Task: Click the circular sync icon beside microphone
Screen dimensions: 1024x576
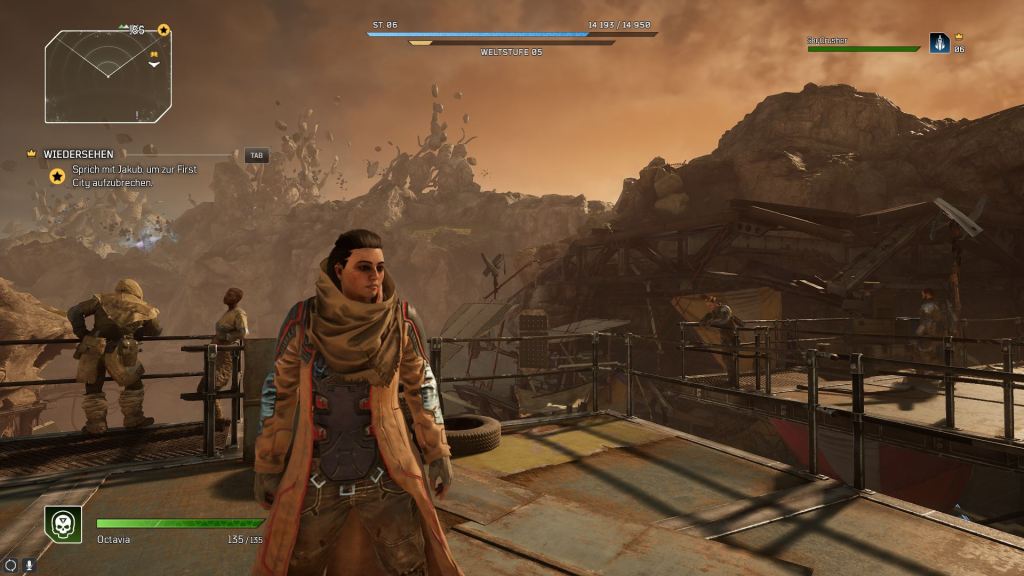Action: click(10, 565)
